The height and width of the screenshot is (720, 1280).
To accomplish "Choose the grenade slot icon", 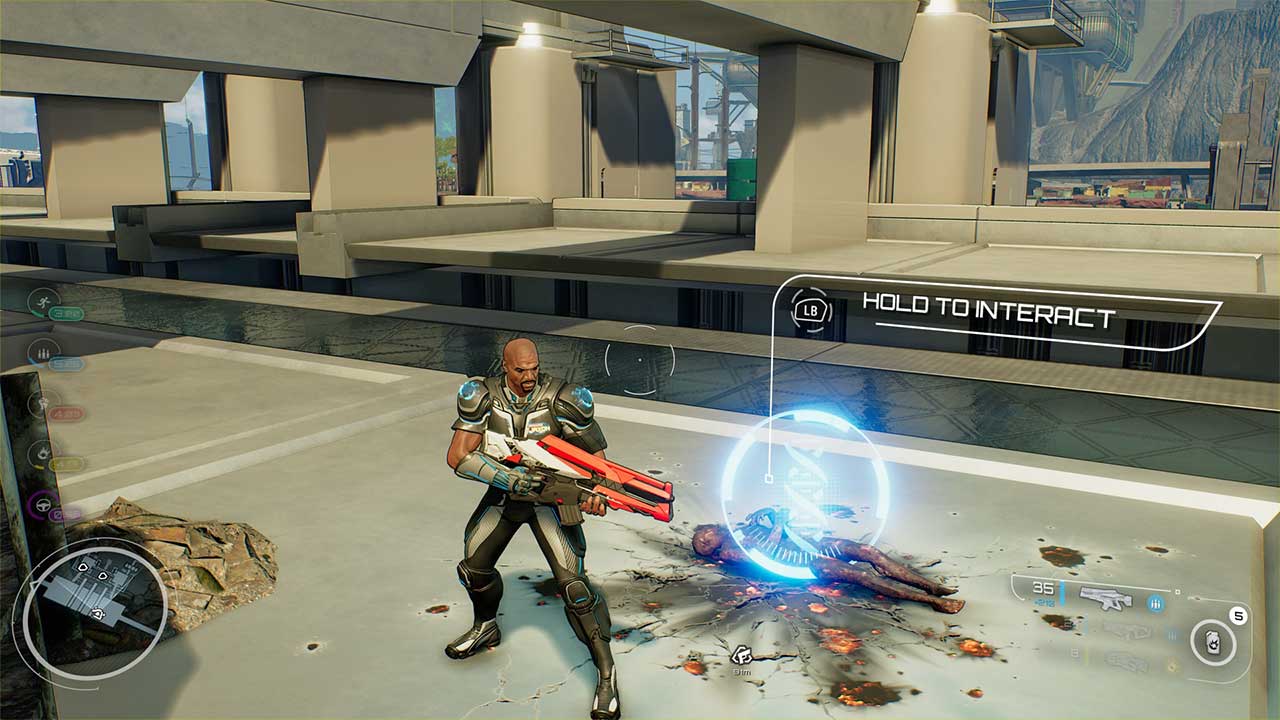I will tap(1213, 642).
